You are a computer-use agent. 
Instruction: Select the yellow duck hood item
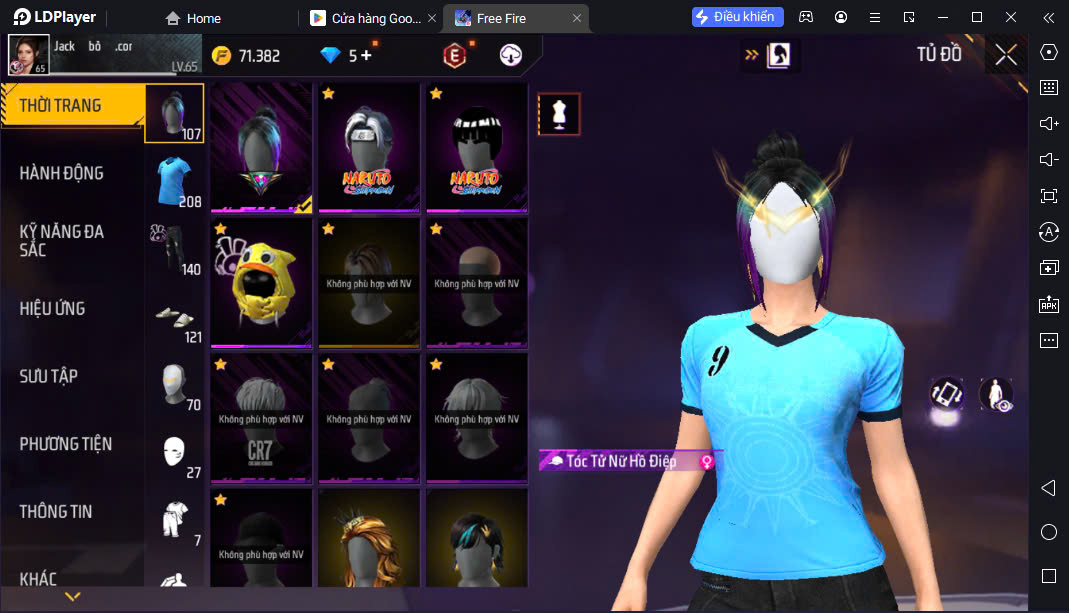click(261, 282)
